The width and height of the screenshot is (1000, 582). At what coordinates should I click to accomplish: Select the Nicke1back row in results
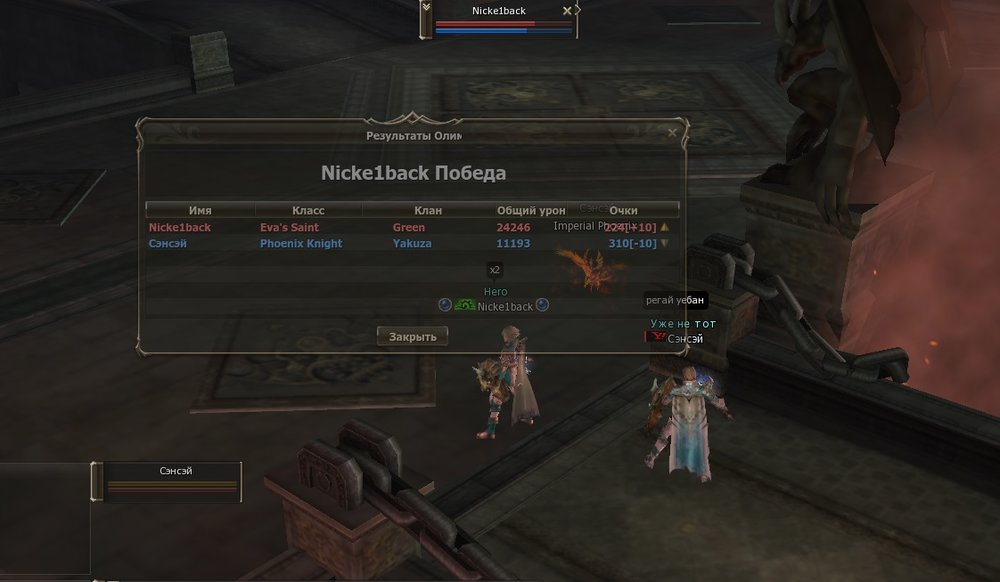point(400,227)
